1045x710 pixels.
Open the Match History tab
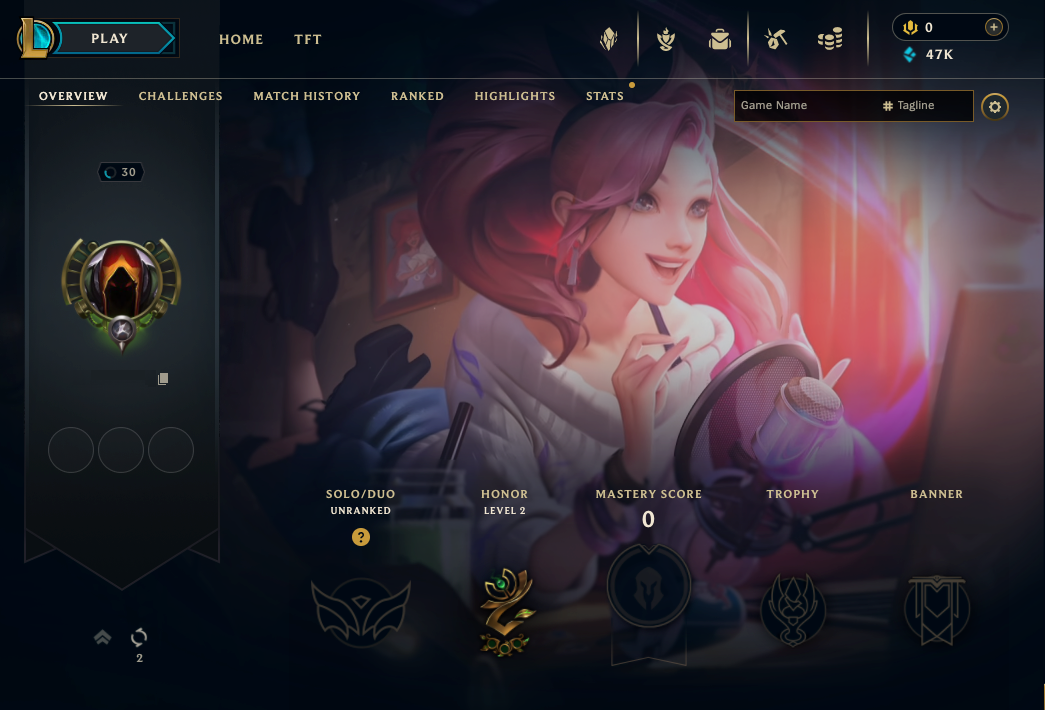(306, 96)
